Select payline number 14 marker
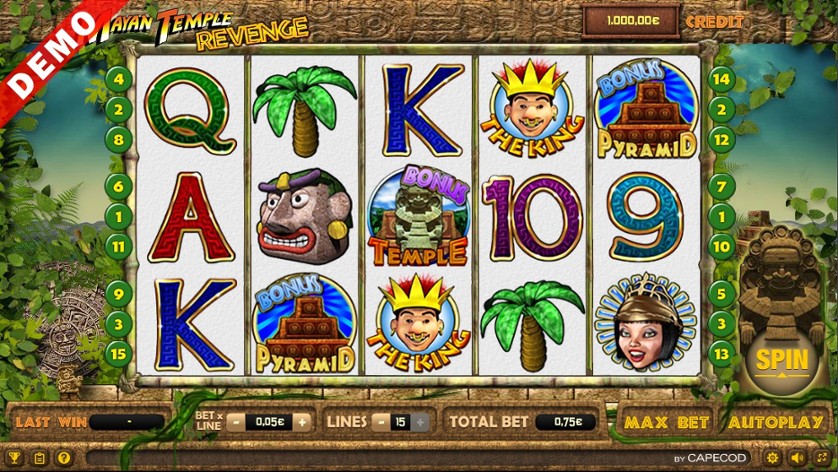Screen dimensions: 838x472 [721, 79]
